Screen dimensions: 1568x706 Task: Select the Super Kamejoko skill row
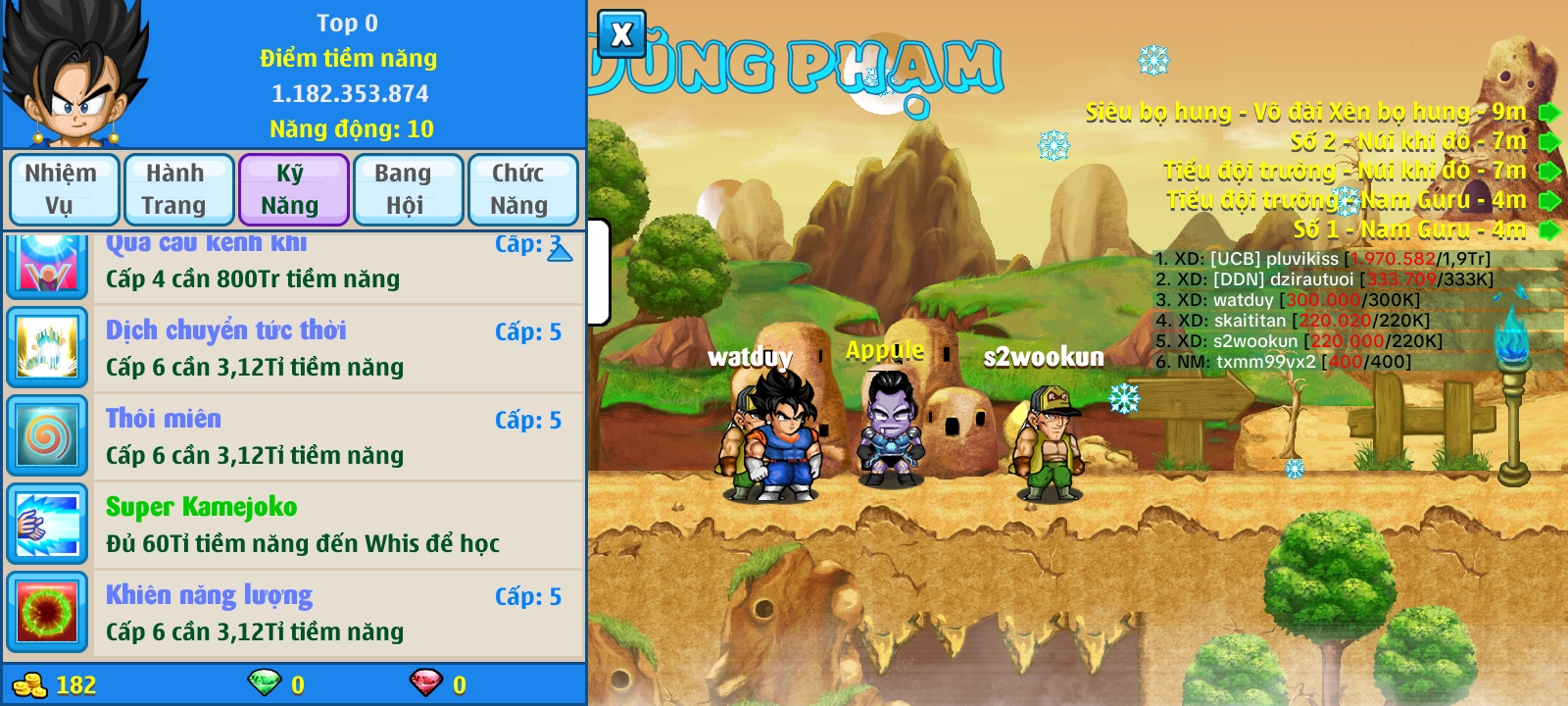[x=333, y=525]
